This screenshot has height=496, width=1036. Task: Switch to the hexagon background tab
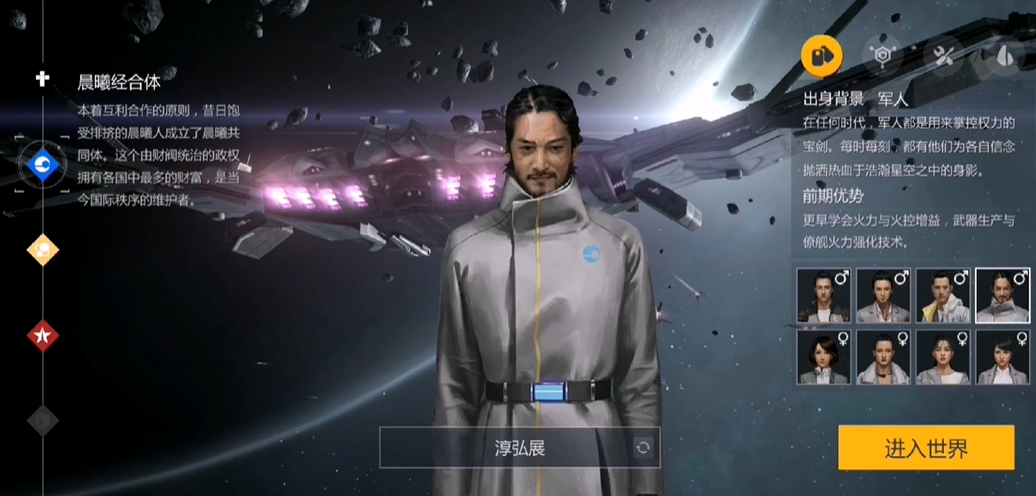(x=882, y=54)
